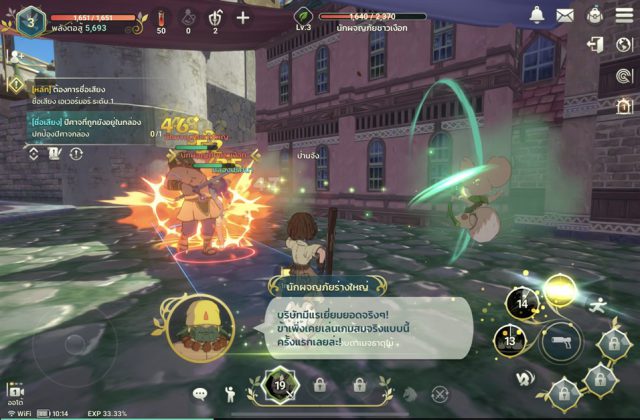Open the add friend party icon
This screenshot has width=640, height=420.
[x=14, y=58]
